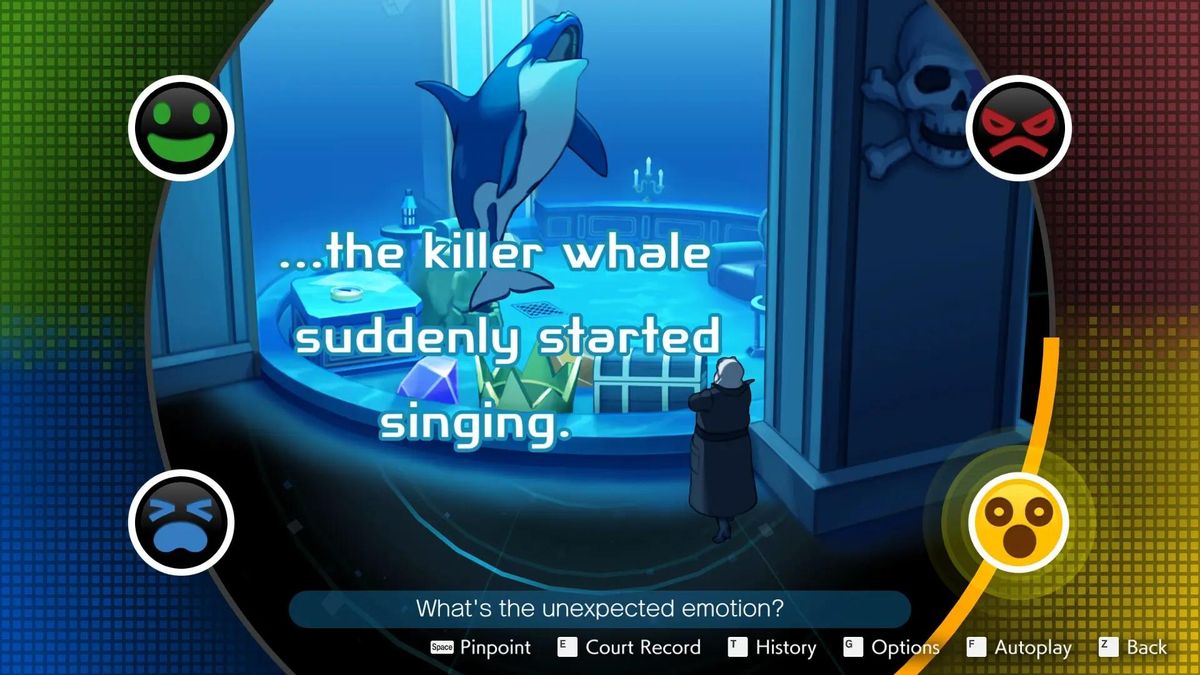This screenshot has height=675, width=1200.
Task: Pick the blue sad crying face
Action: pyautogui.click(x=181, y=521)
